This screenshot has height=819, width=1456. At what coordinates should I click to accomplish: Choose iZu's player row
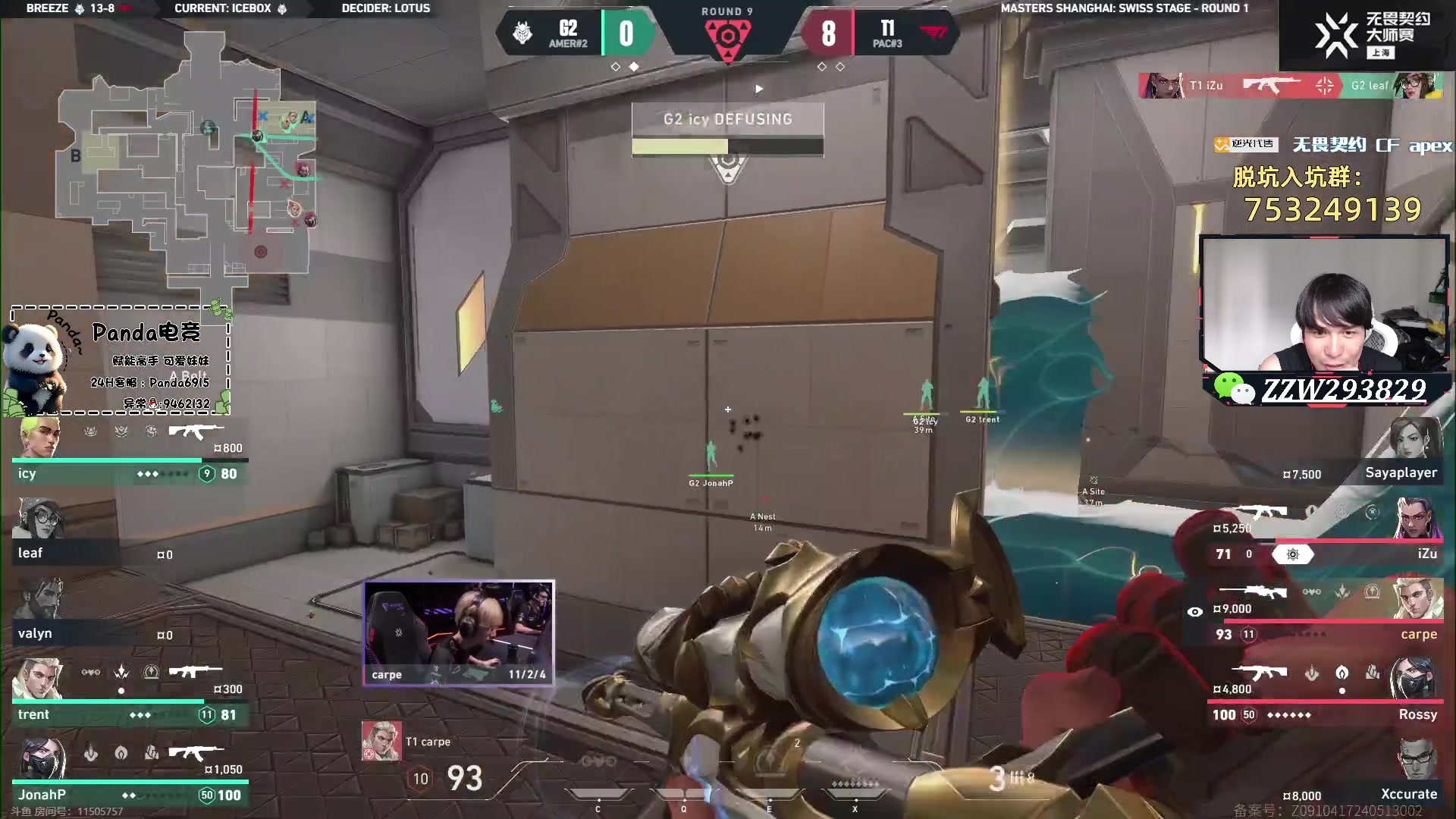[x=1327, y=535]
